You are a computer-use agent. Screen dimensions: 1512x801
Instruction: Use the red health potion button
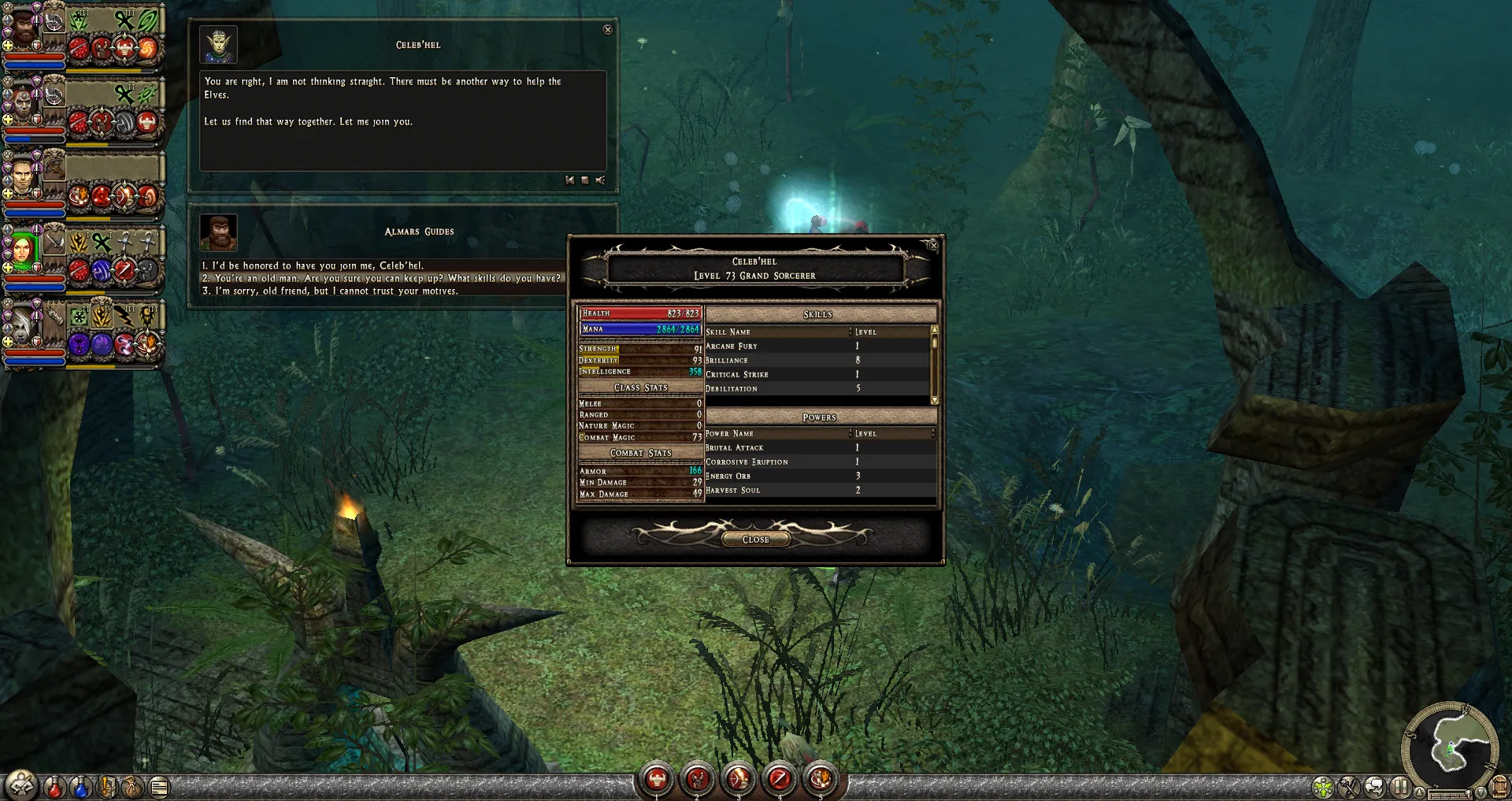[x=54, y=786]
